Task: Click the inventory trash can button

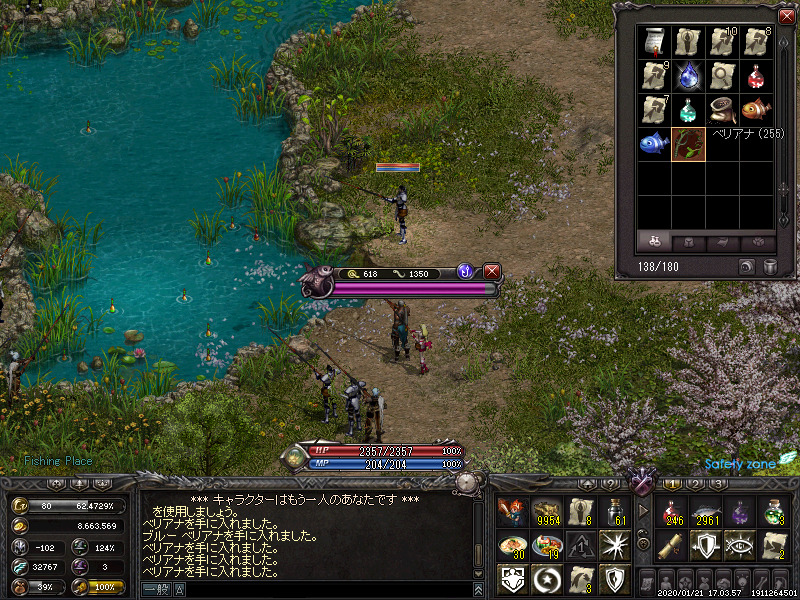Action: pos(771,266)
